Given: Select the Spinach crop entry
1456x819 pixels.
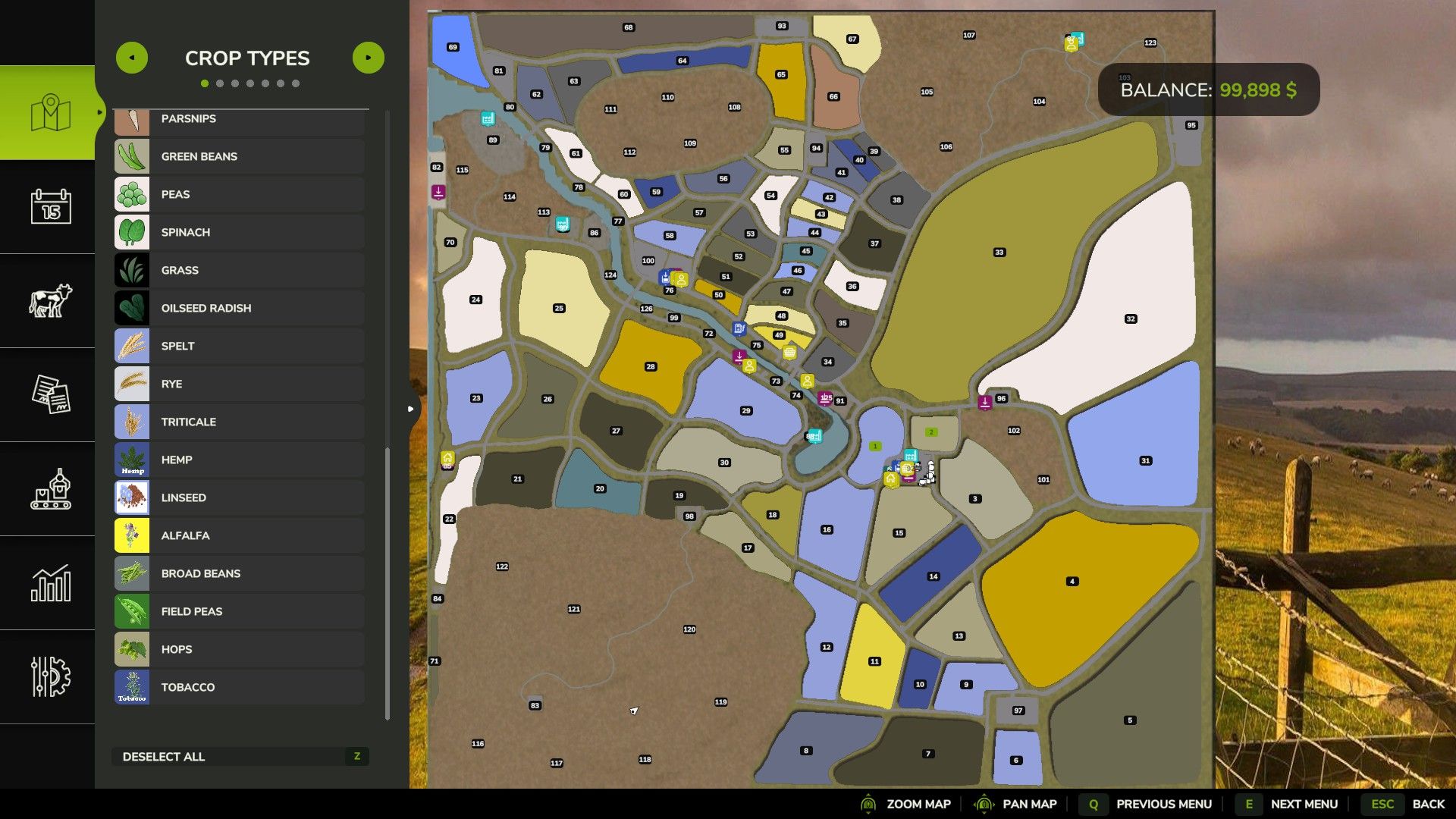Looking at the screenshot, I should [240, 232].
